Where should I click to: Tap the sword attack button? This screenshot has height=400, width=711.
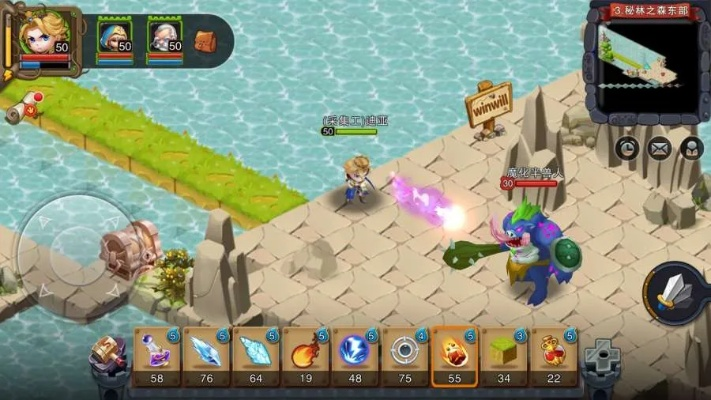pos(674,291)
